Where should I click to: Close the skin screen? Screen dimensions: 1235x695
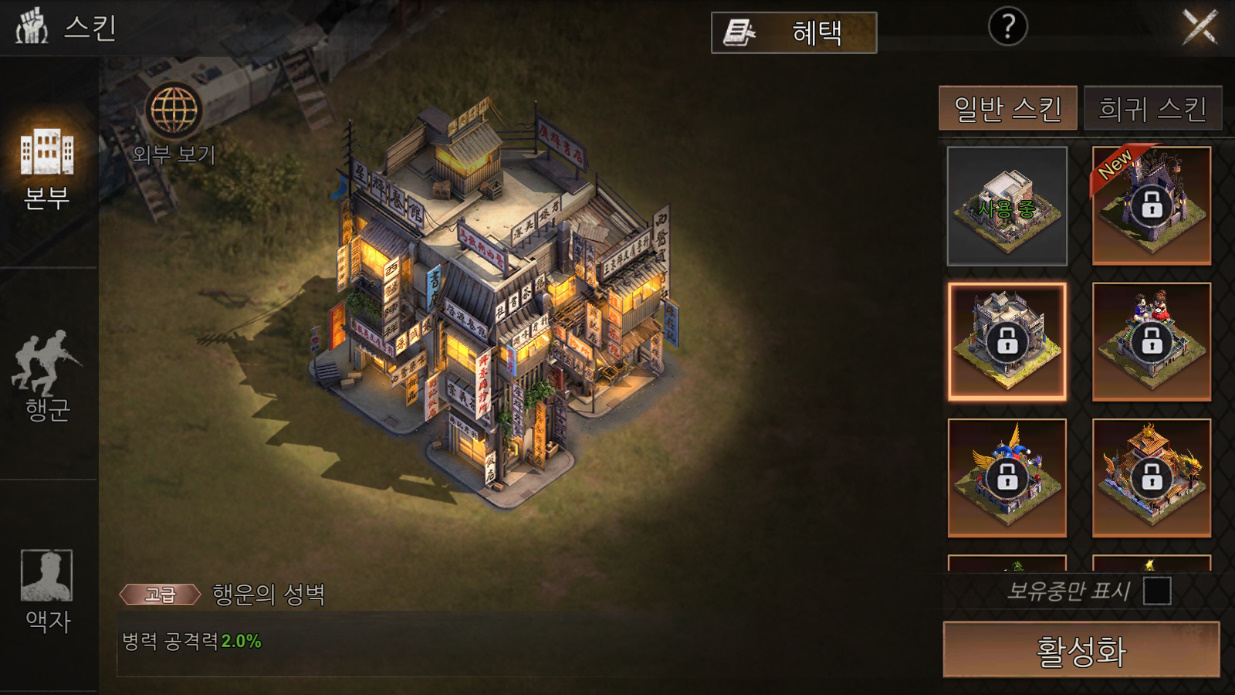pos(1199,27)
